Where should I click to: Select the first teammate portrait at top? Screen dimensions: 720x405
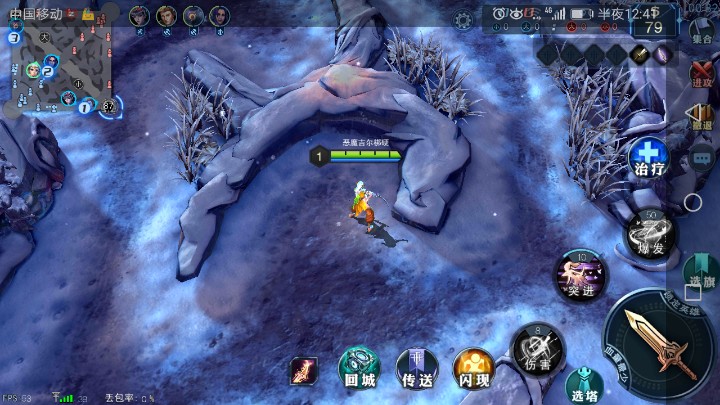[x=139, y=16]
